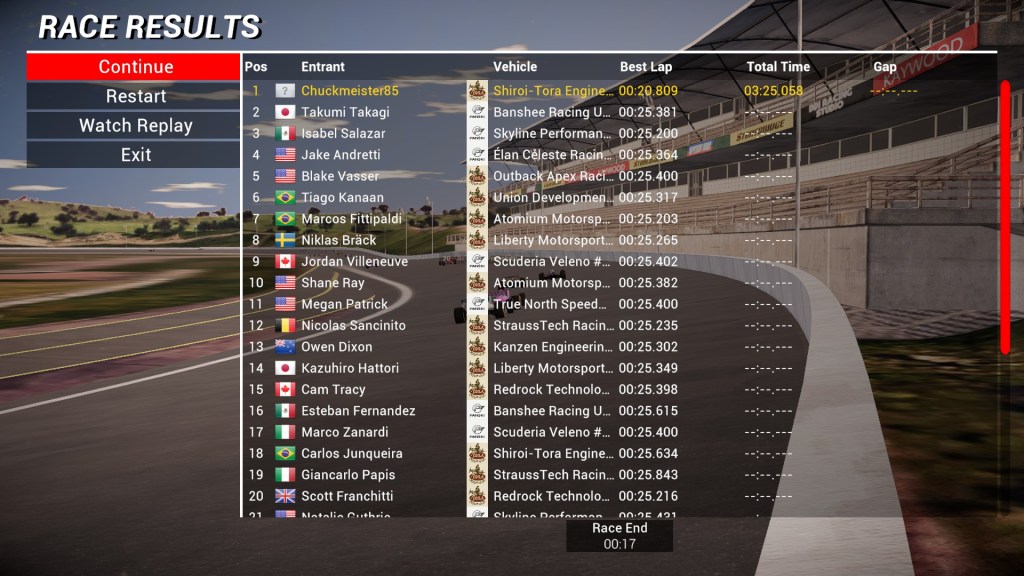Click the red results list scrollbar

[1005, 217]
